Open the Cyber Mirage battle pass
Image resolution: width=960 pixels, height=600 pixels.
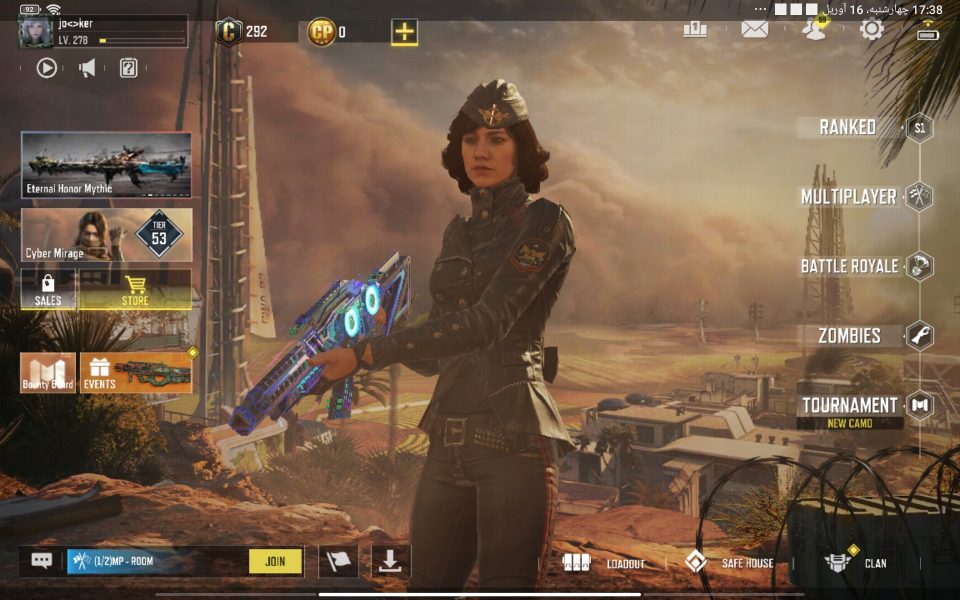106,235
